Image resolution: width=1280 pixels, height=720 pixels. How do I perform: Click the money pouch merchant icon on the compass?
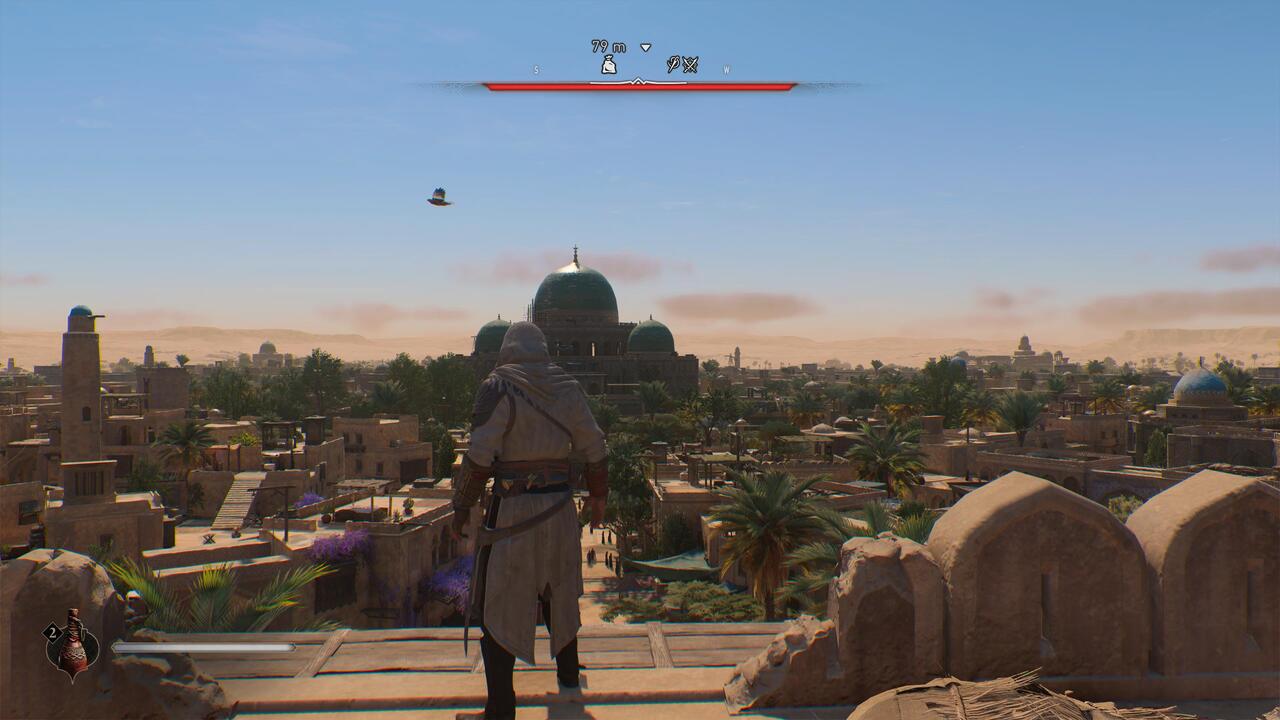pos(609,64)
